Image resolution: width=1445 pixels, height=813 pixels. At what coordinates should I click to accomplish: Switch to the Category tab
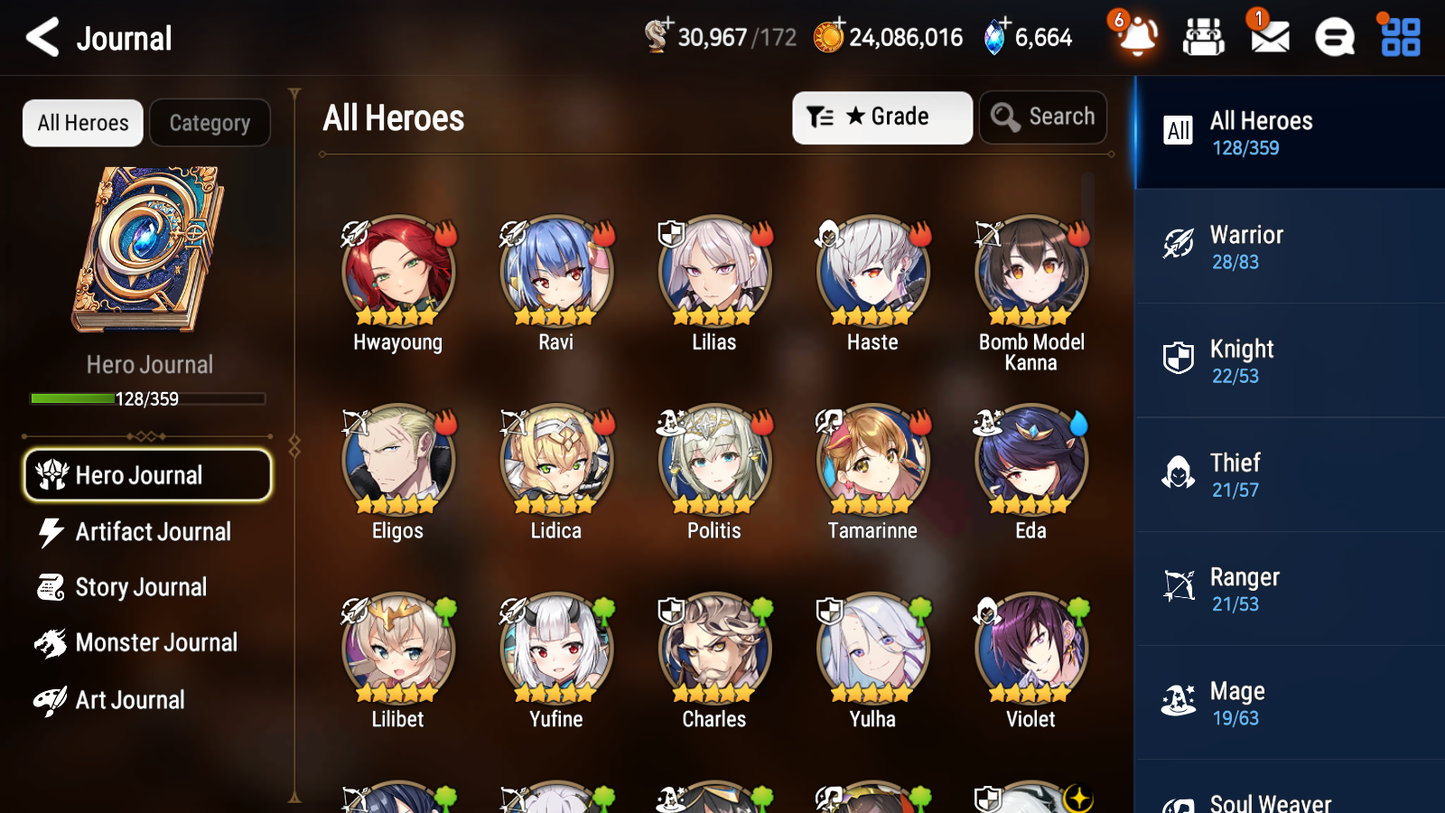(209, 122)
